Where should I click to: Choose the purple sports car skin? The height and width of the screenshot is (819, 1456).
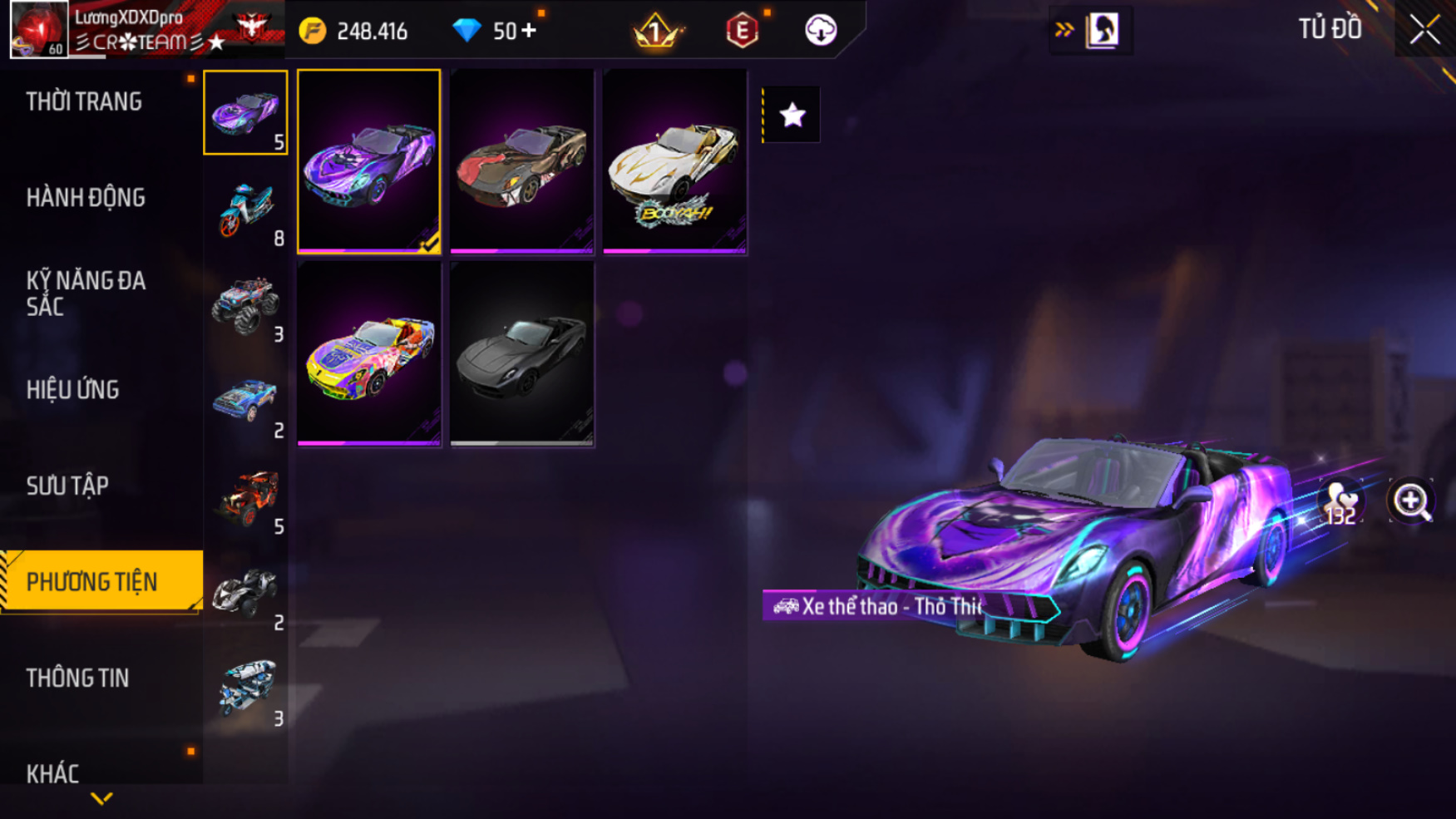coord(369,161)
